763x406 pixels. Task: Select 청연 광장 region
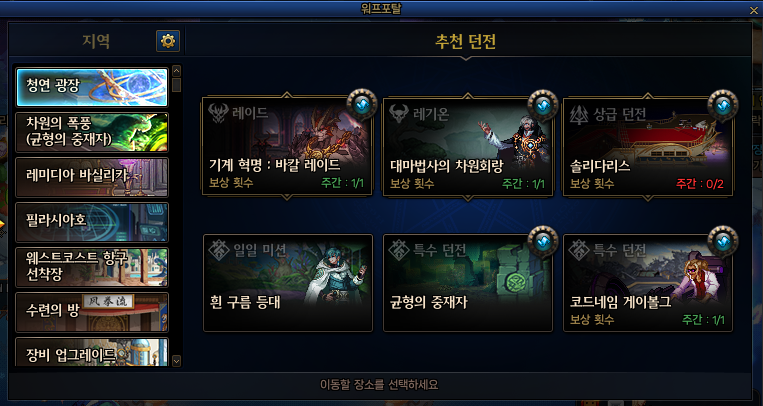[92, 86]
